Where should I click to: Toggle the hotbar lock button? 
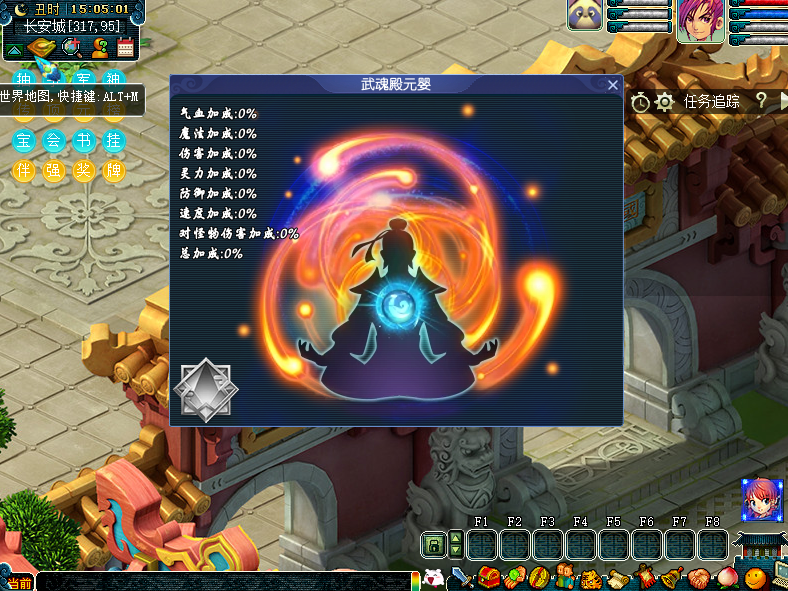coord(435,545)
